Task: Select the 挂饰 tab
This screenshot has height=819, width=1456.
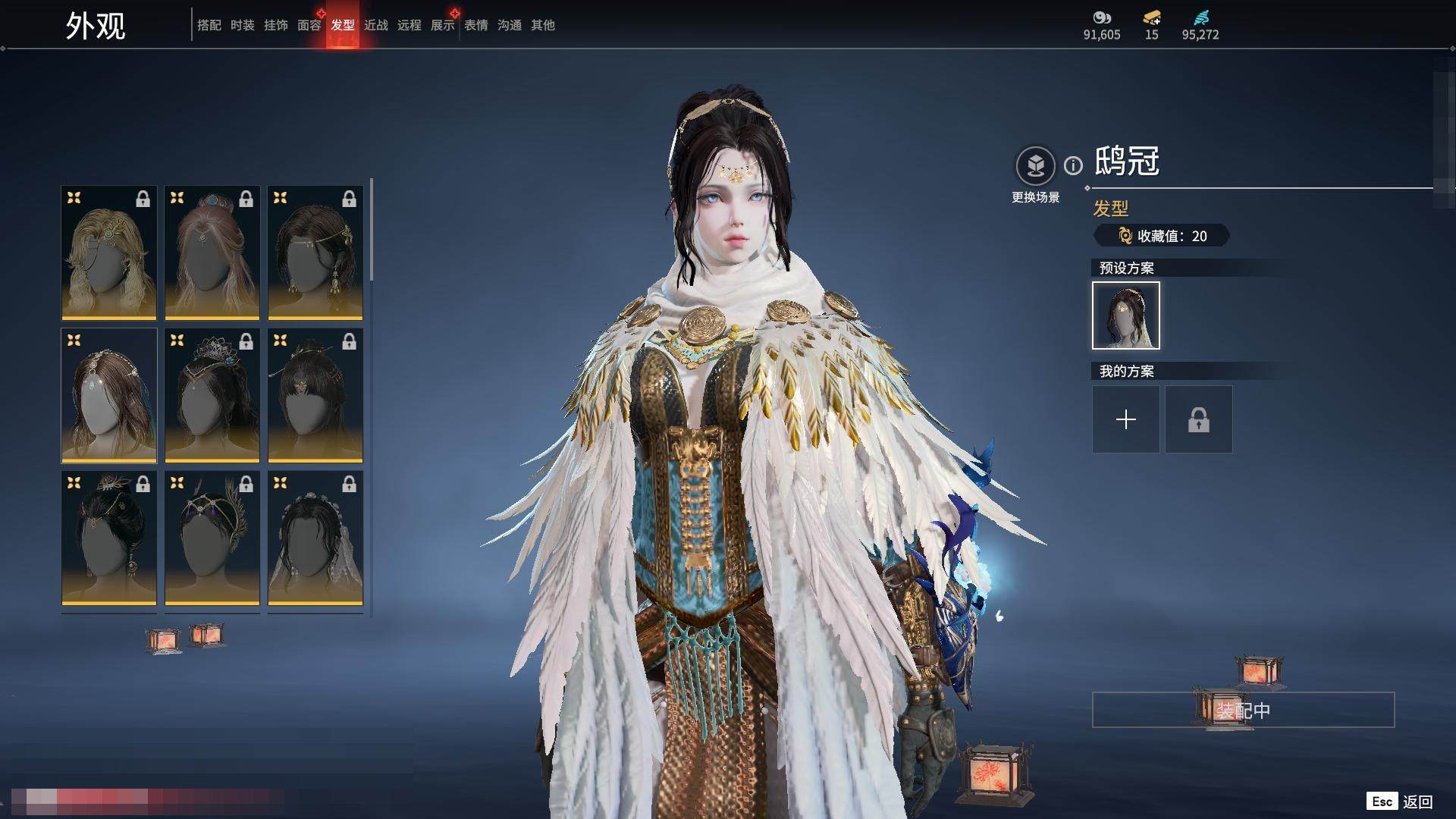Action: 275,25
